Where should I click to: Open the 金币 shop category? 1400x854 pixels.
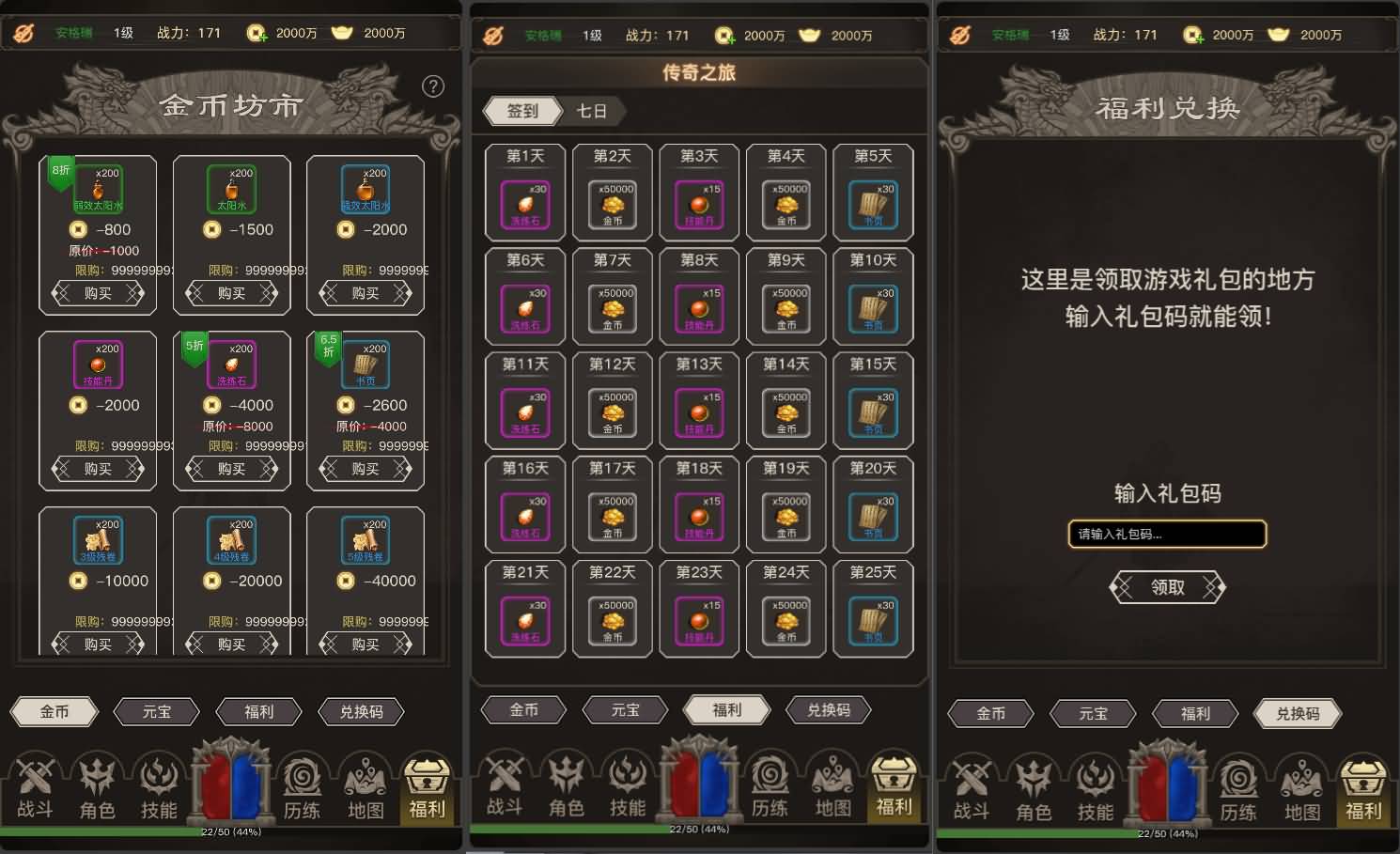[x=54, y=711]
